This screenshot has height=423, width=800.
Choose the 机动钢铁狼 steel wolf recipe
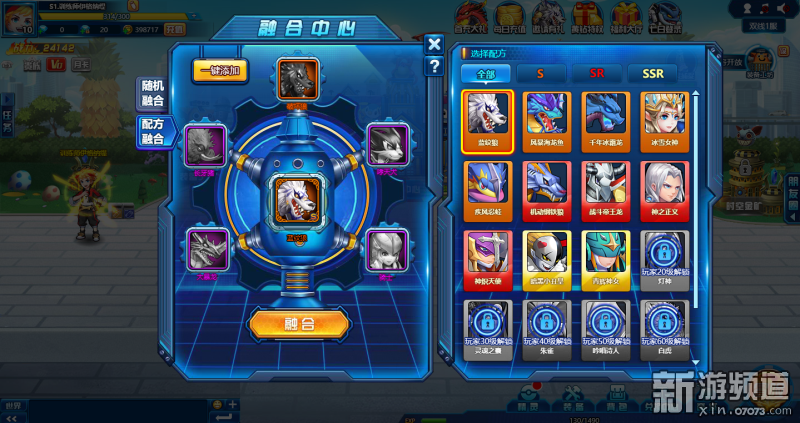(546, 186)
